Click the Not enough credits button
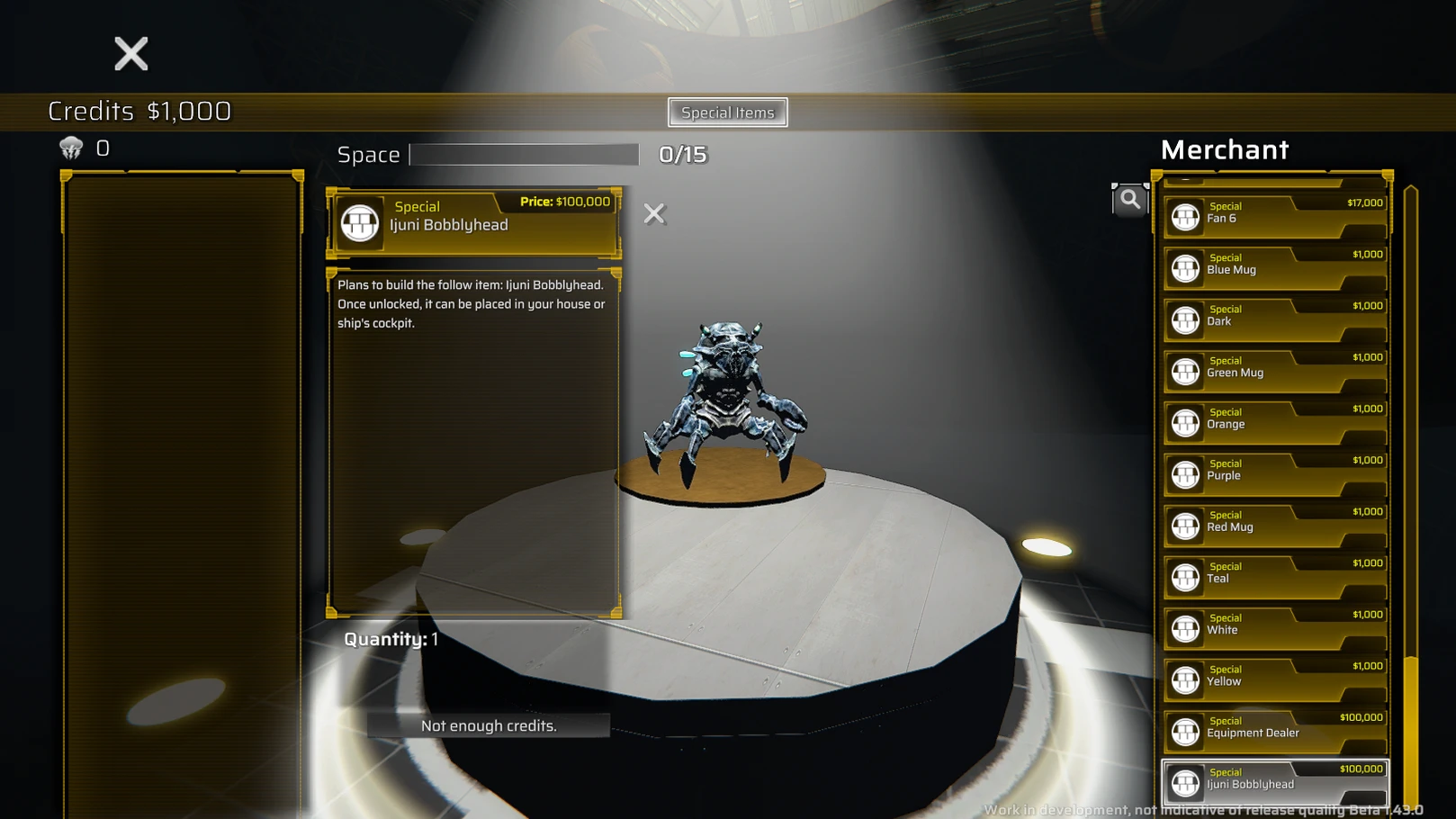The image size is (1456, 819). pos(489,725)
